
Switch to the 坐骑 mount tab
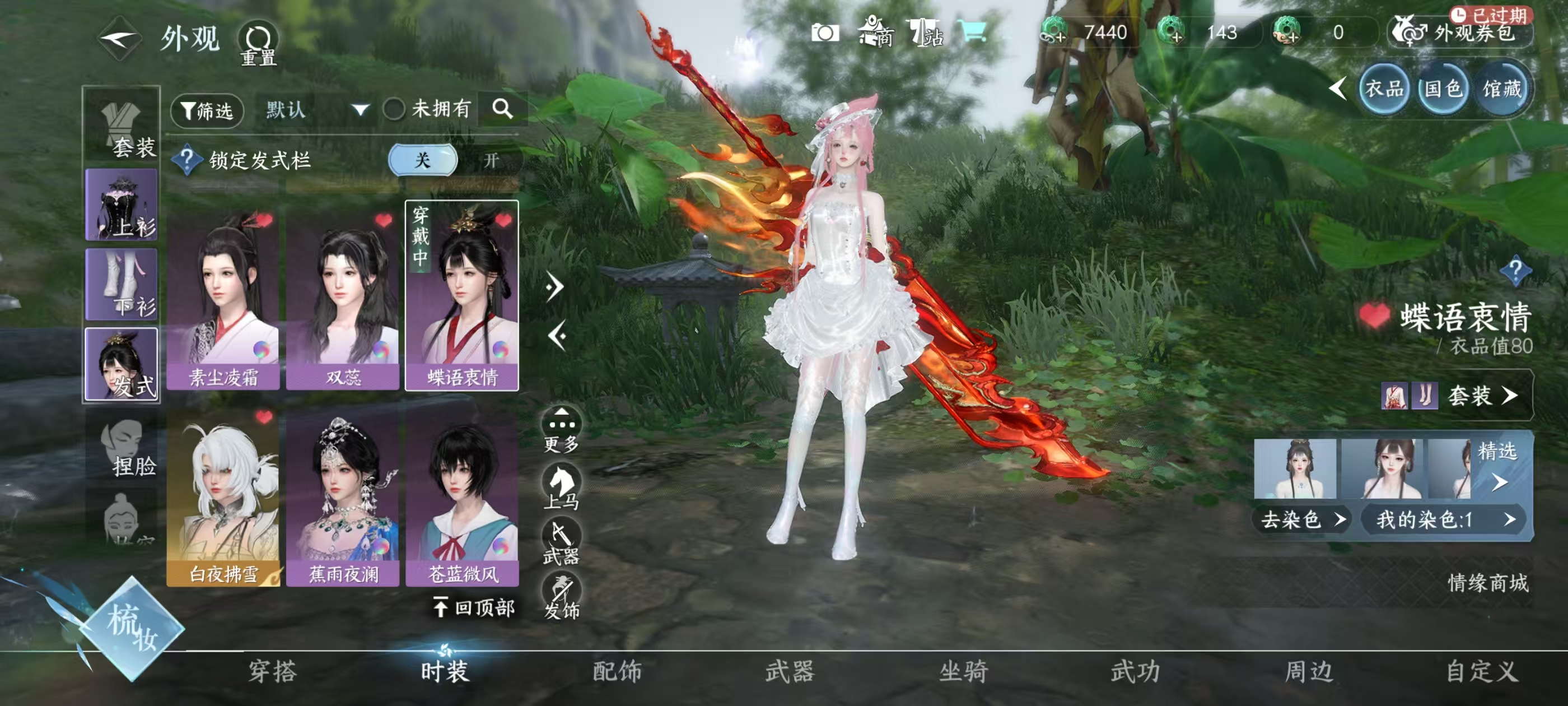tap(963, 671)
